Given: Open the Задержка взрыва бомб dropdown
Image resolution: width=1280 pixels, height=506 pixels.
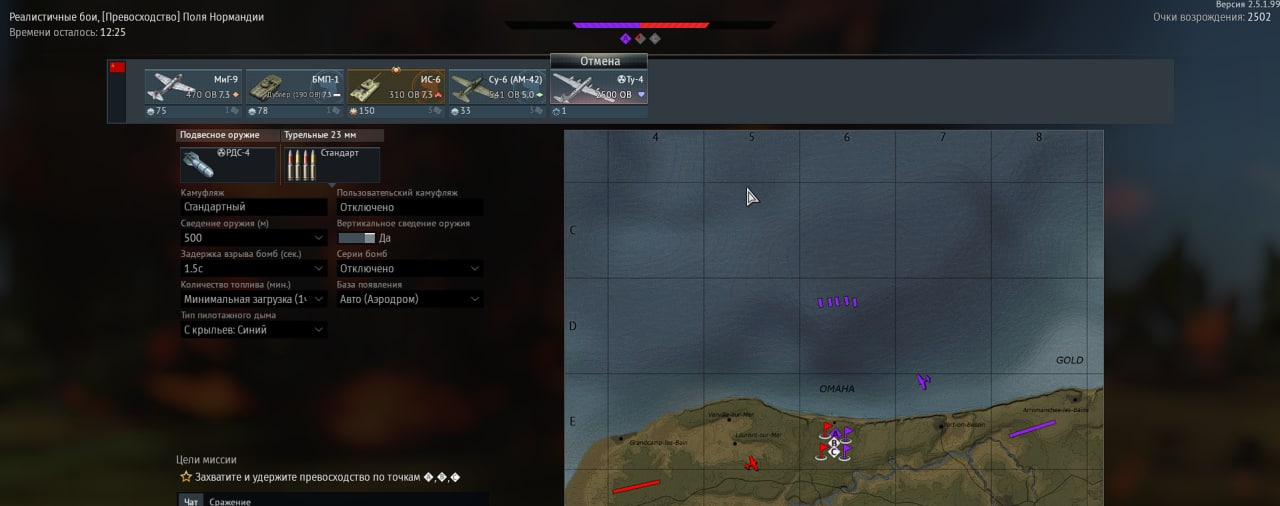Looking at the screenshot, I should pos(254,268).
